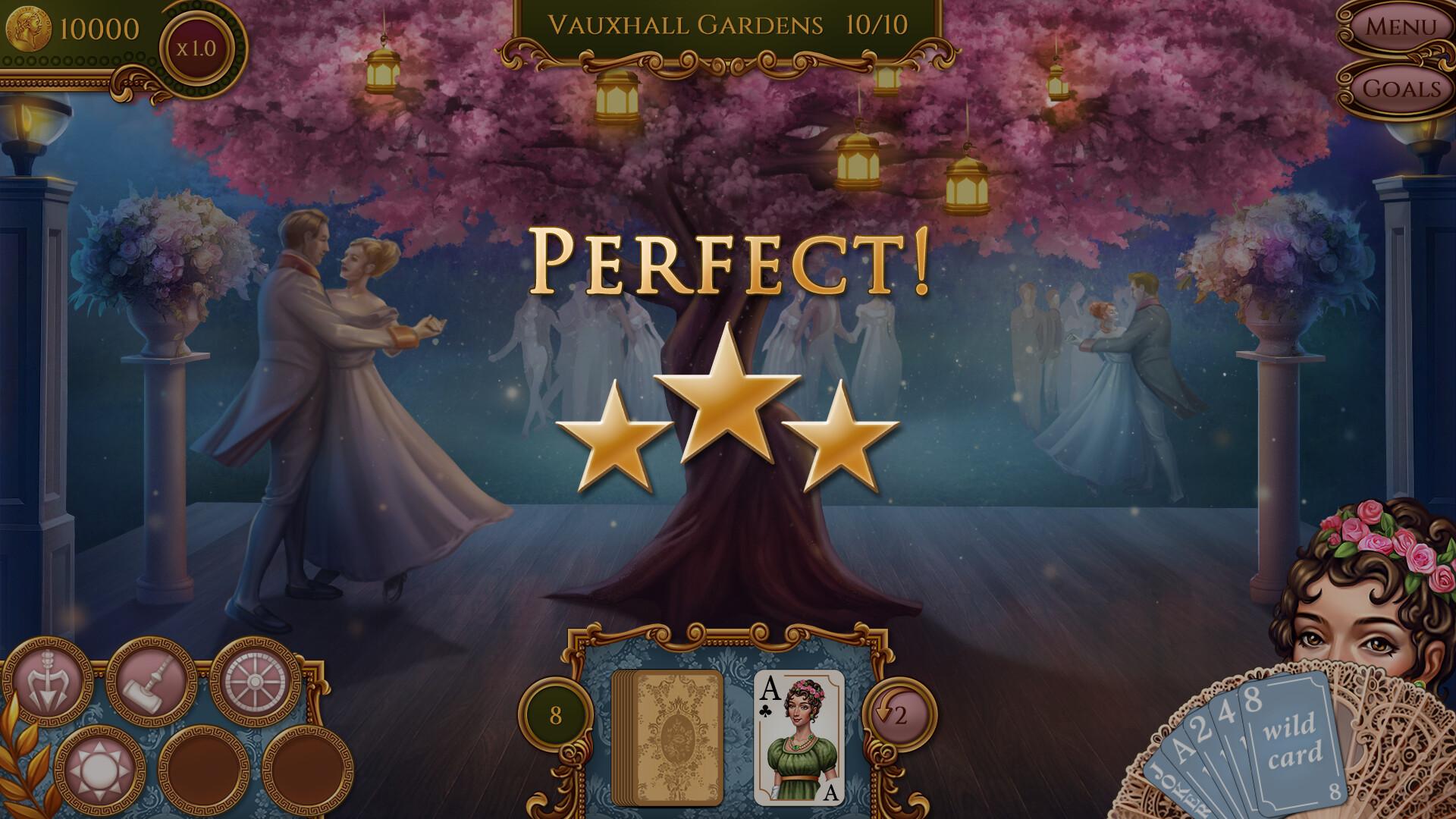The width and height of the screenshot is (1456, 819).
Task: Click the x1.0 multiplier badge
Action: coord(196,48)
